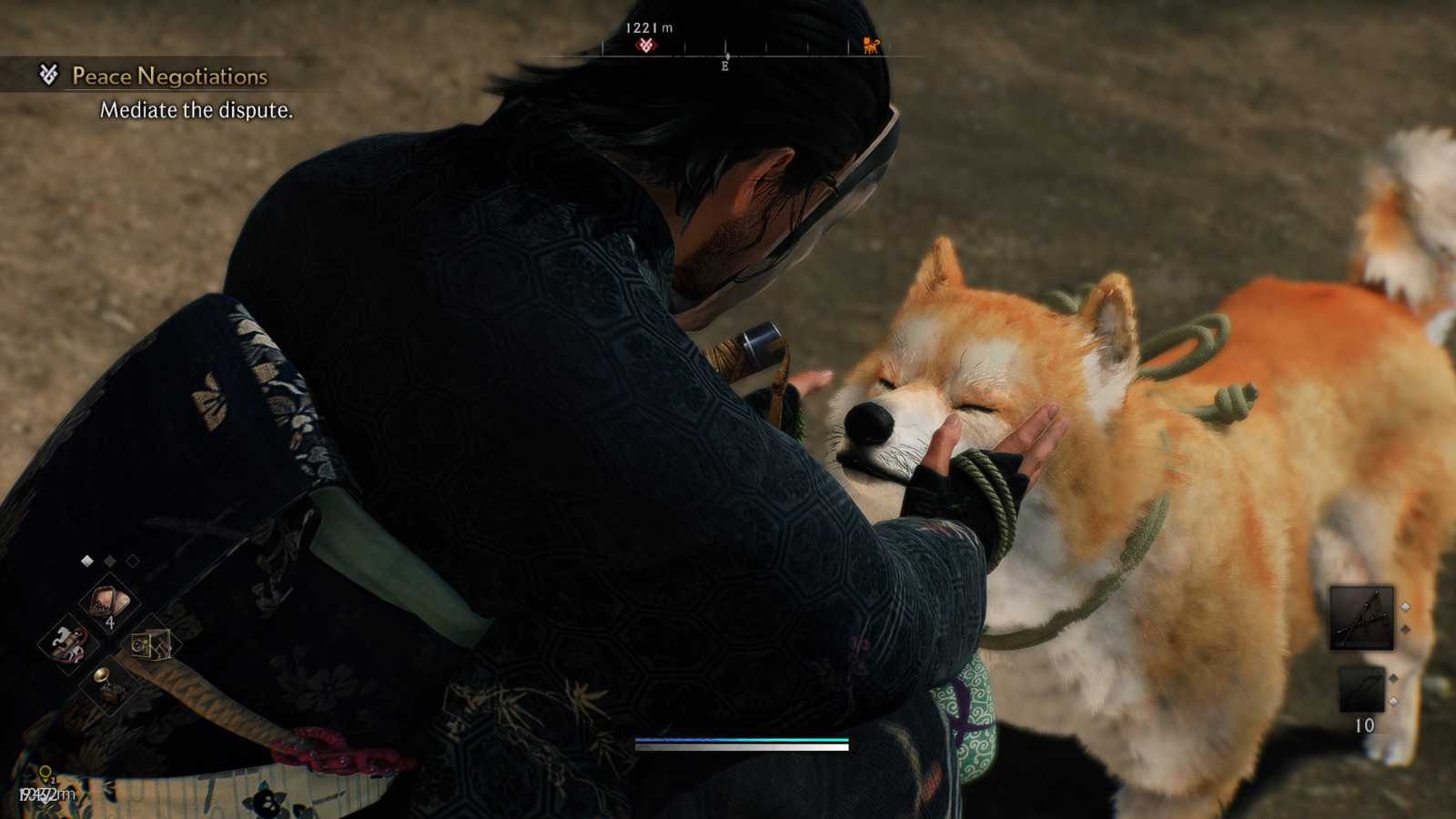Screen dimensions: 1456x819
Task: Click the orange dog companion icon on the compass
Action: tap(870, 45)
